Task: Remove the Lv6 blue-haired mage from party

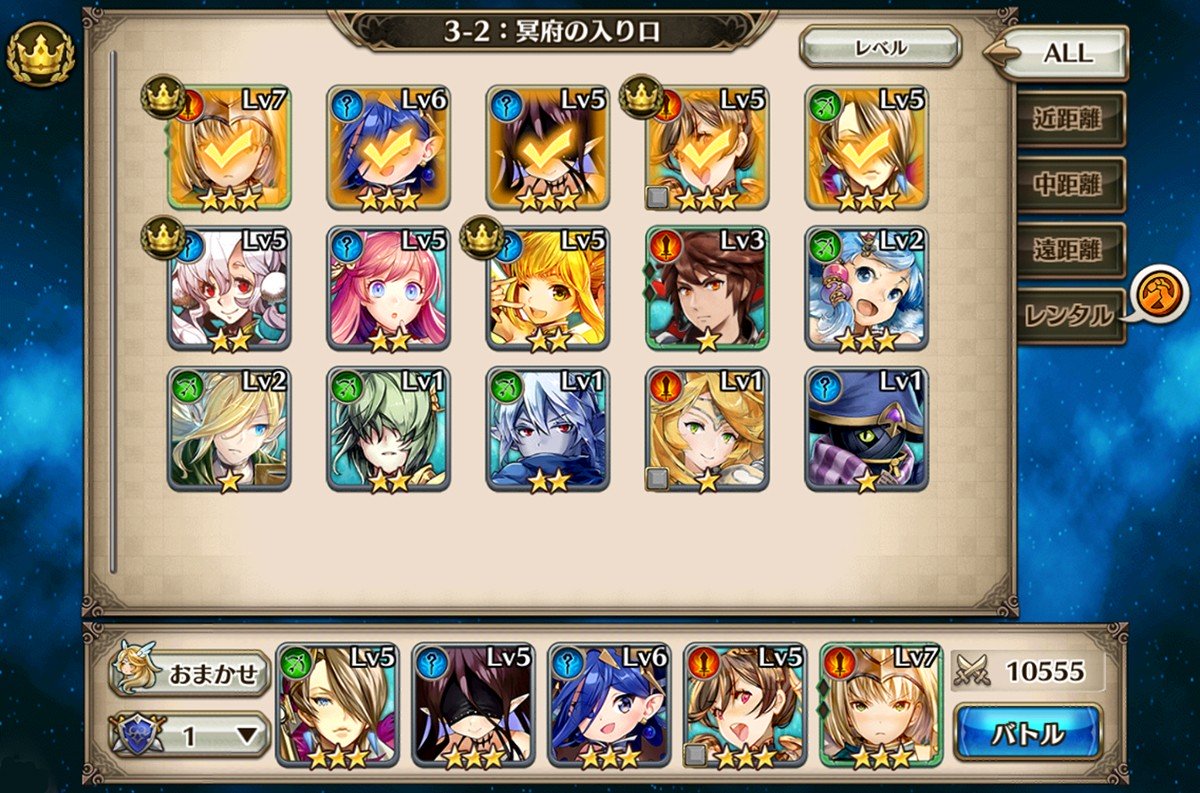Action: coord(609,705)
